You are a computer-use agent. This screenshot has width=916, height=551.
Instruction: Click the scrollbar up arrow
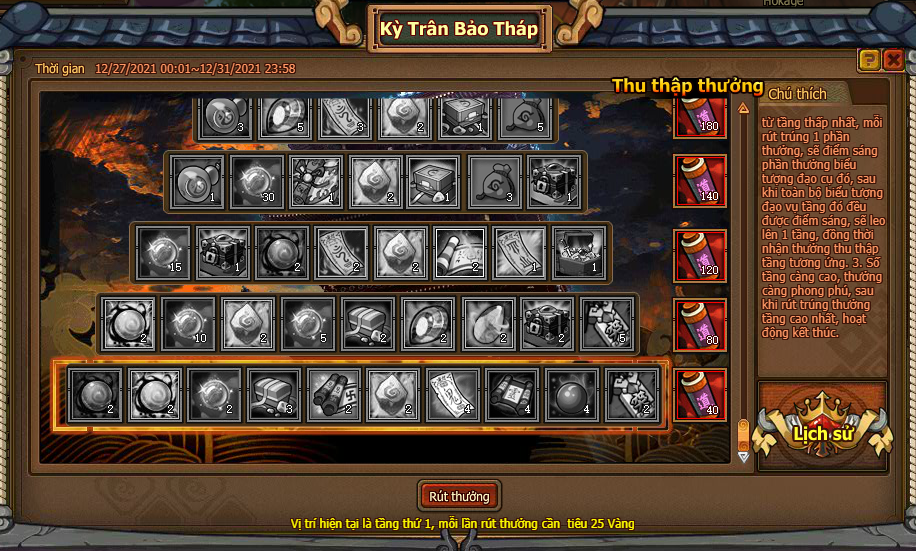pyautogui.click(x=743, y=108)
